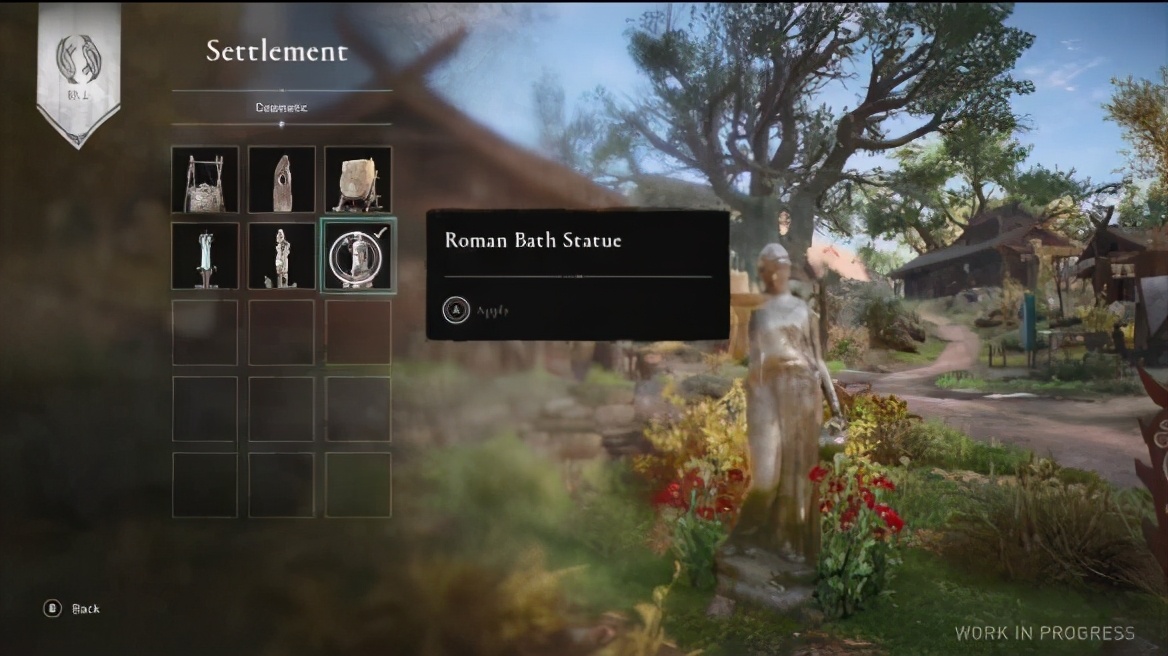Select the hanging basket well decoration
Screen dimensions: 1168x656
(205, 180)
